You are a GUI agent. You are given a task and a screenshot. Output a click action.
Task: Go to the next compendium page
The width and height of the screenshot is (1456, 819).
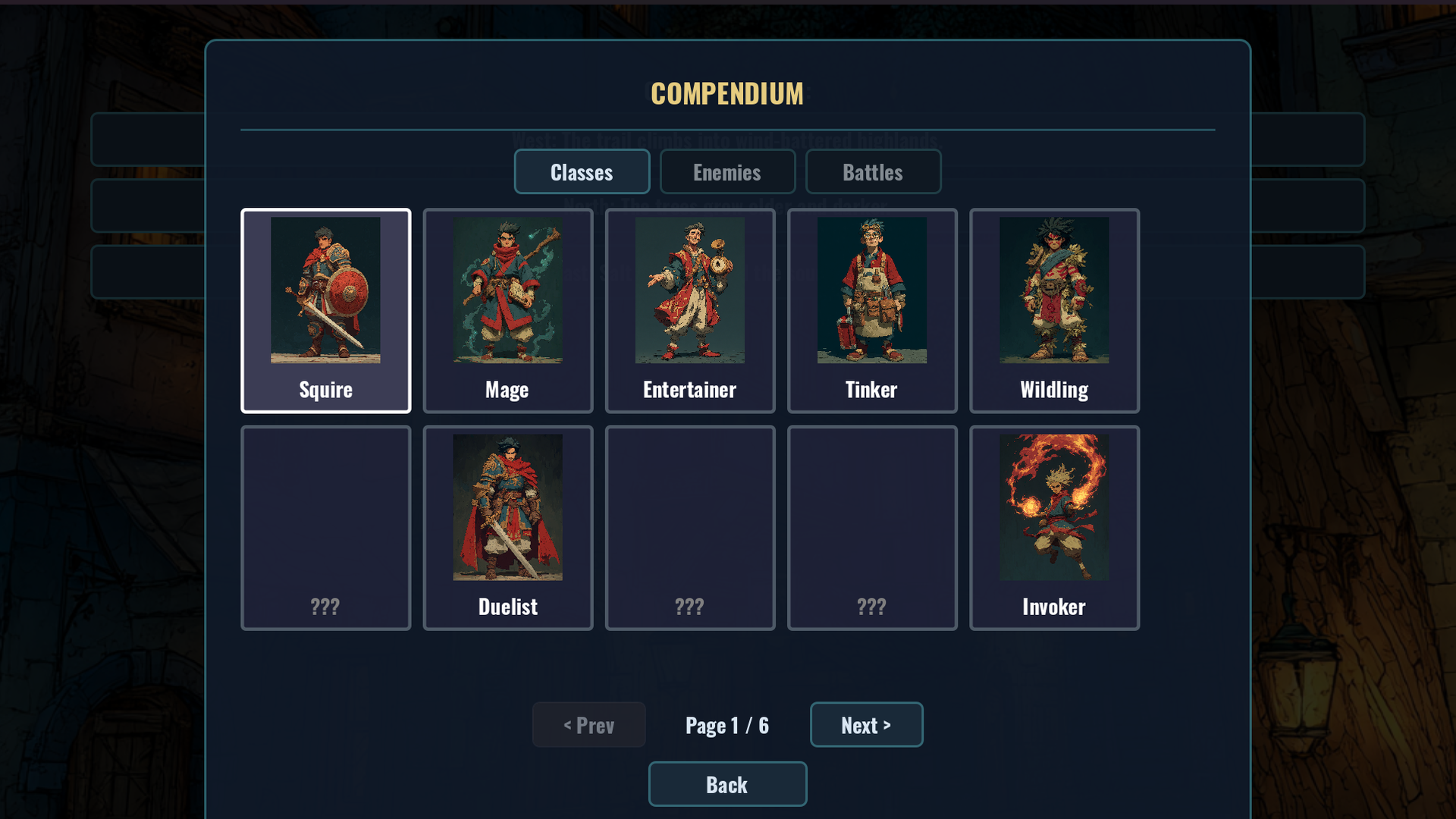(866, 724)
